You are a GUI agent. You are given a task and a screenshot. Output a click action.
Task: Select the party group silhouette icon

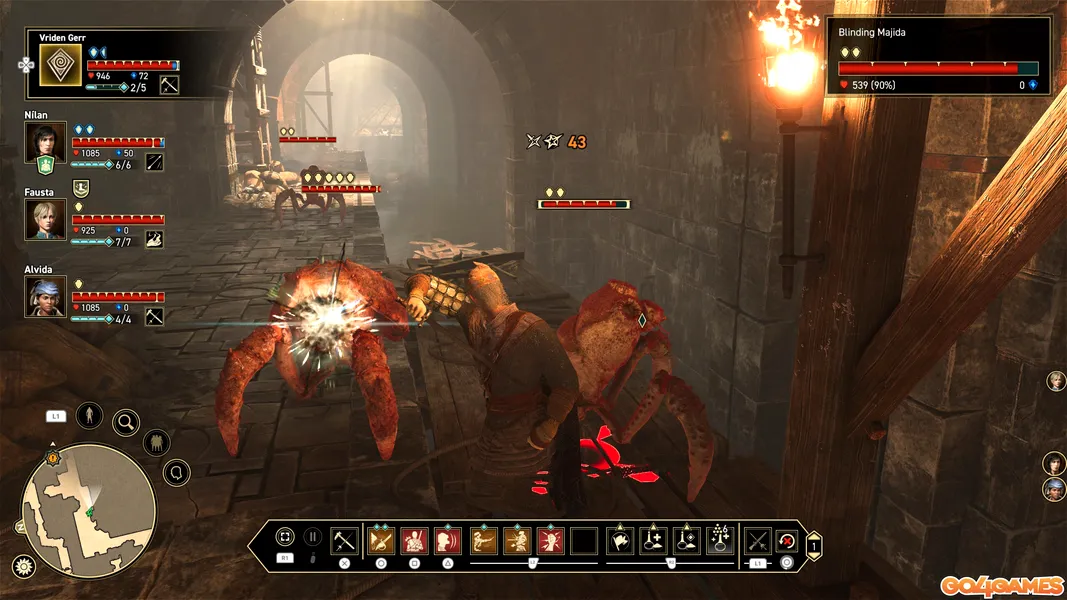point(156,441)
